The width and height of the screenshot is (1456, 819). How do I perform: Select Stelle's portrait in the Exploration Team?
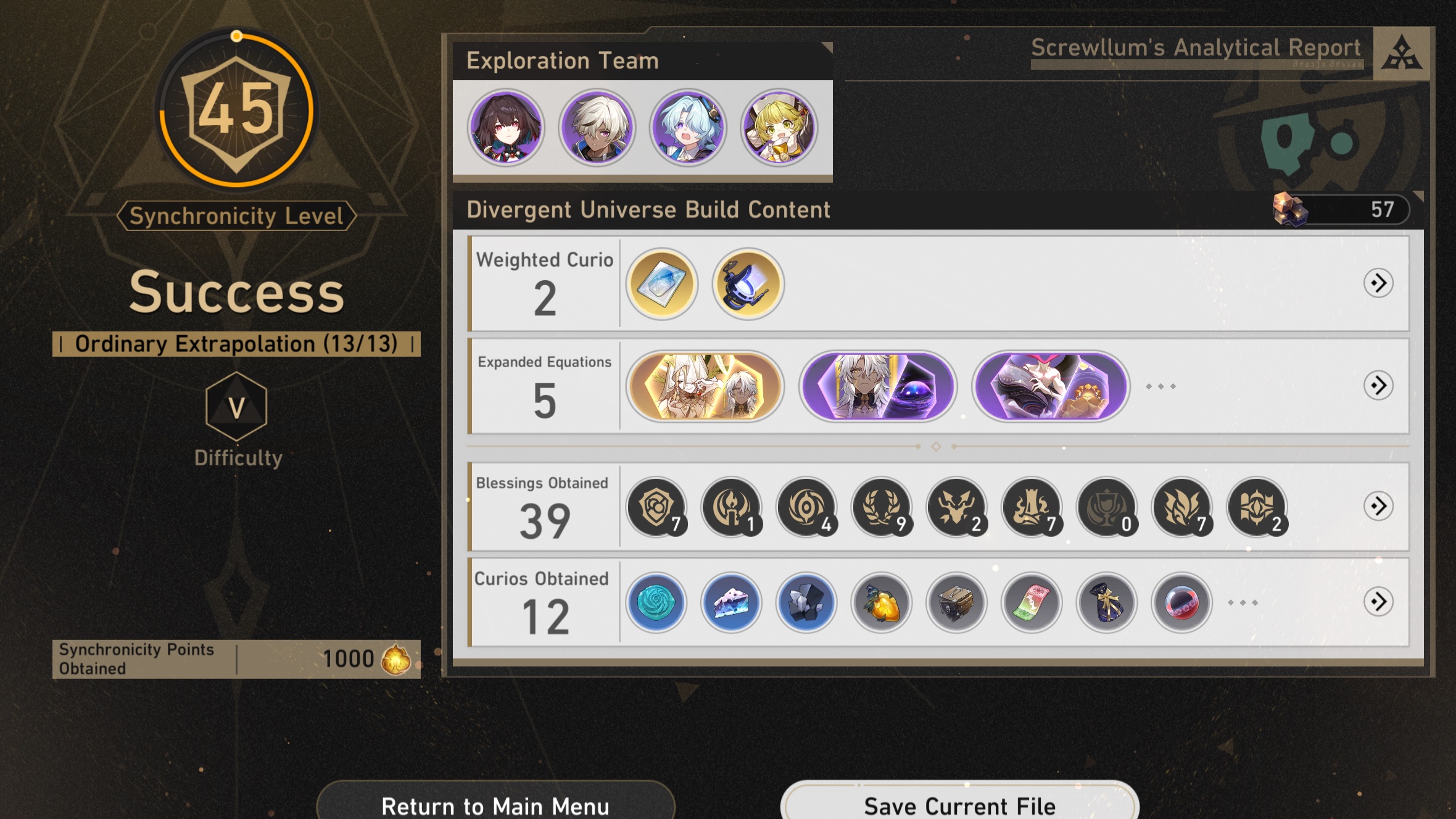point(507,128)
